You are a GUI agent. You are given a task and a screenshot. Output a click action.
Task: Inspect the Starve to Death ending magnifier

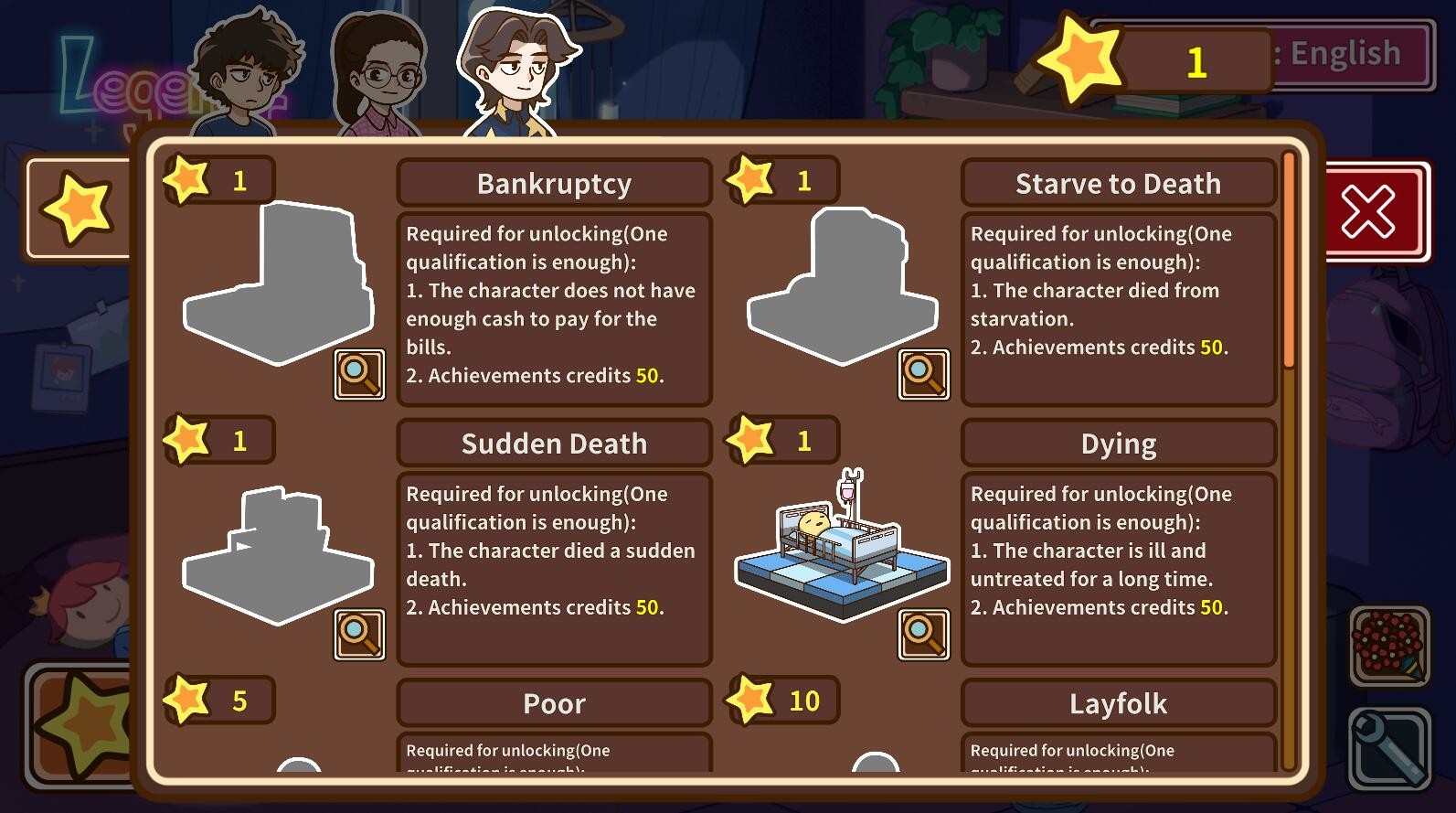tap(923, 374)
